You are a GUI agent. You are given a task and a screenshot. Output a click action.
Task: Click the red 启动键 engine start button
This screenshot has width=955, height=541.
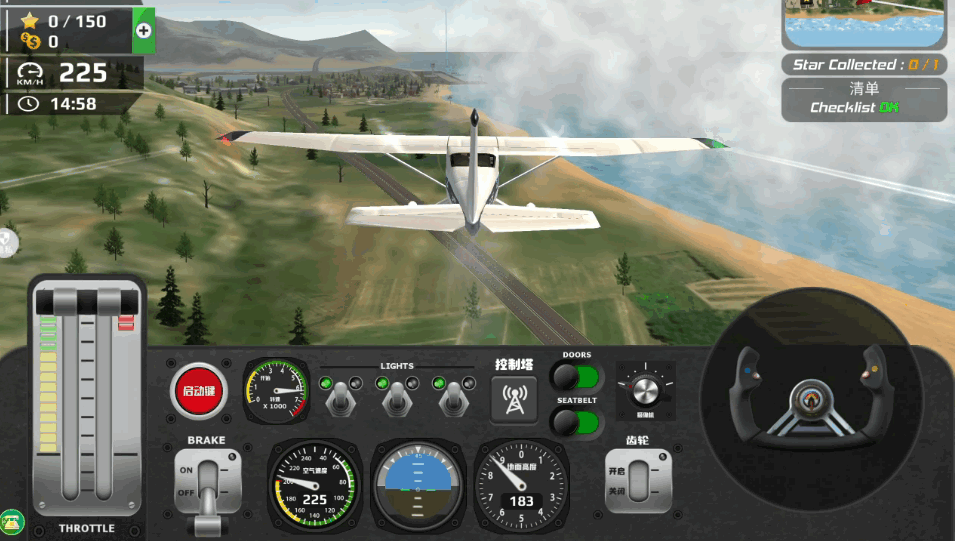tap(199, 389)
